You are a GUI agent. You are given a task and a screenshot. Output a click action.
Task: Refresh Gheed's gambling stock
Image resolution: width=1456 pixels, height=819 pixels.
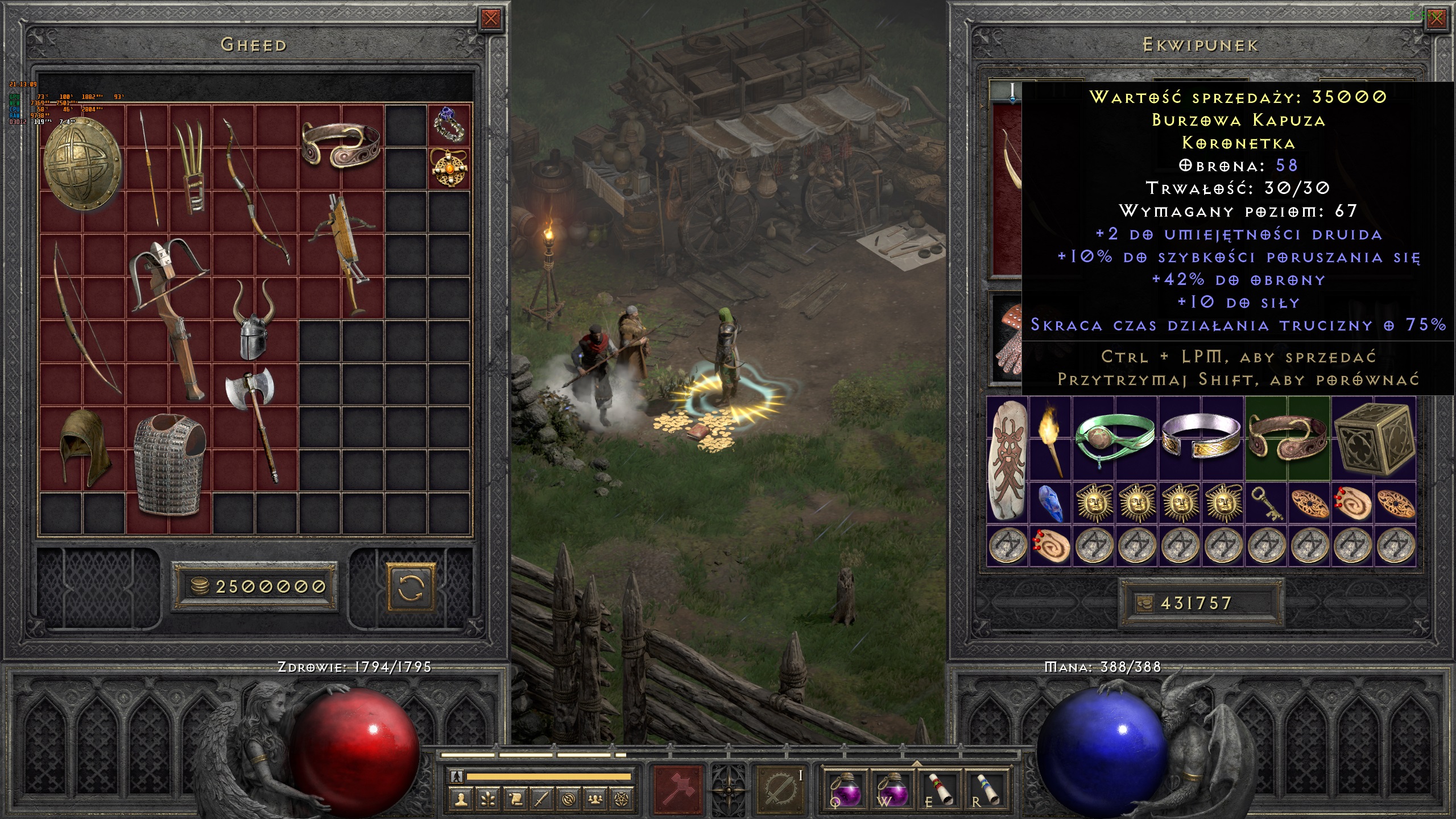(x=411, y=586)
